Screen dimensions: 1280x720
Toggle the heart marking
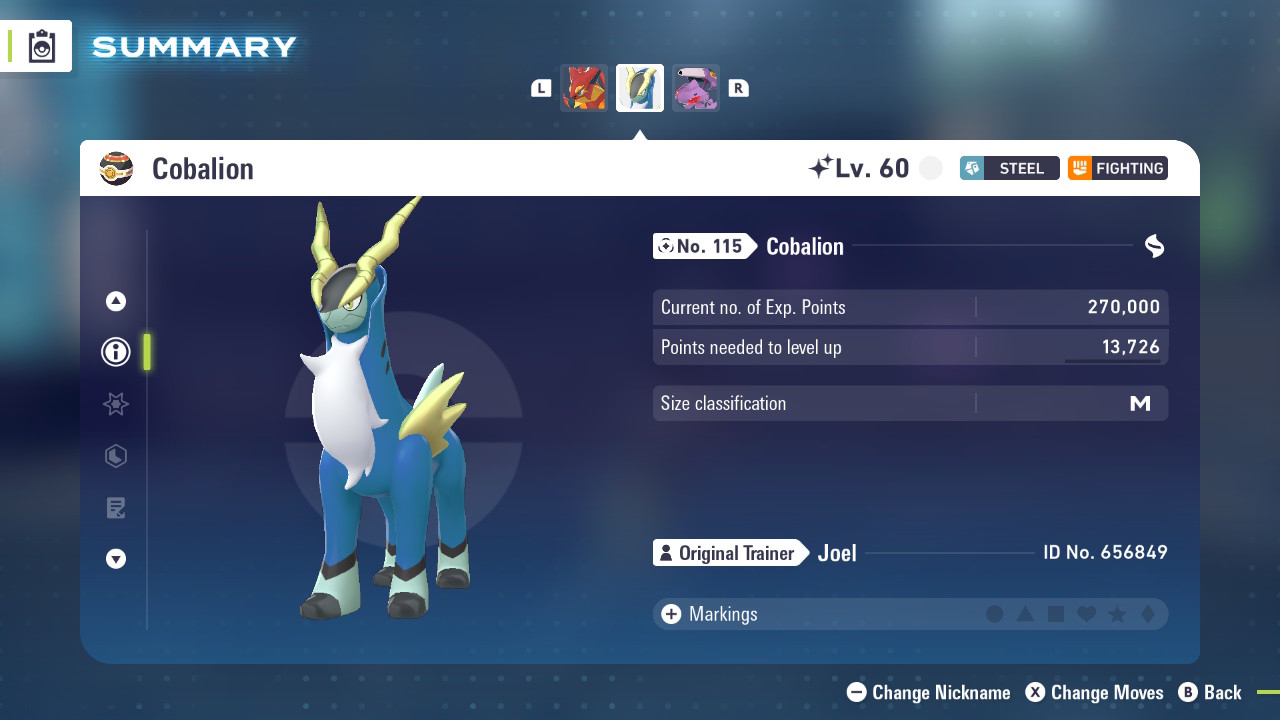[x=1087, y=614]
